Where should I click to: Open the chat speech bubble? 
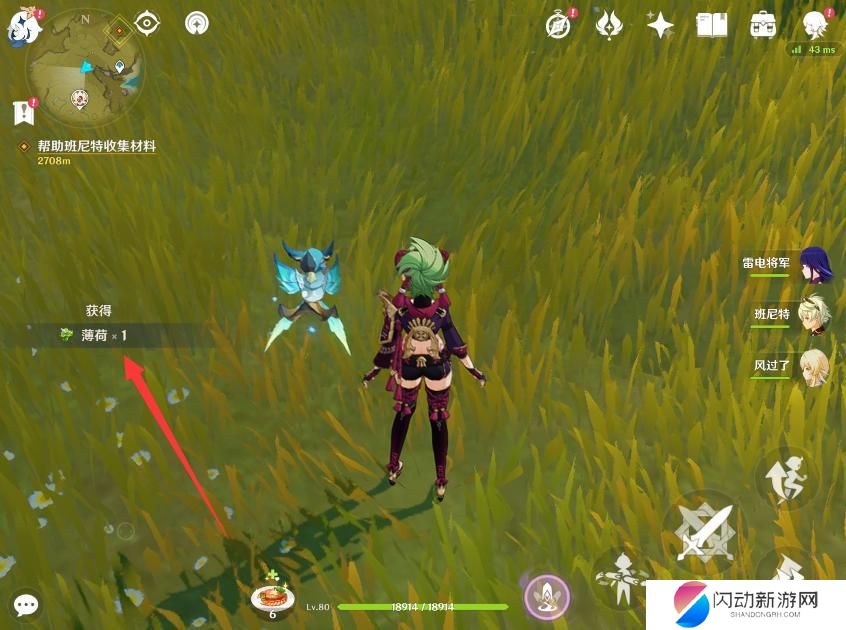coord(26,605)
